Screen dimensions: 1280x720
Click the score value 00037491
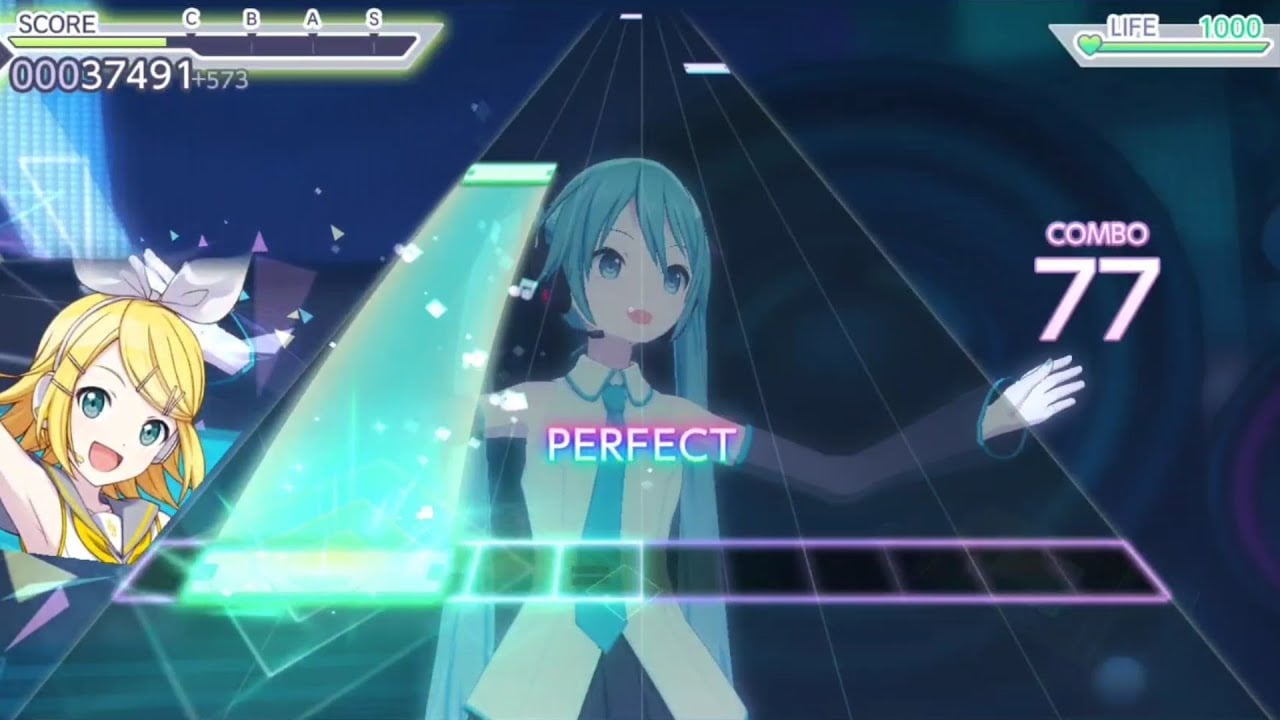100,72
